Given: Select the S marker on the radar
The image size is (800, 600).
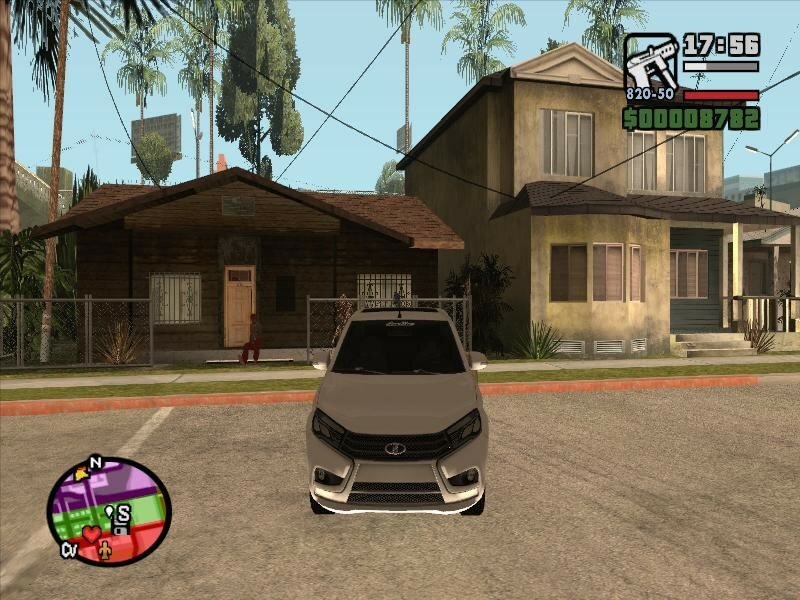Looking at the screenshot, I should [x=123, y=514].
